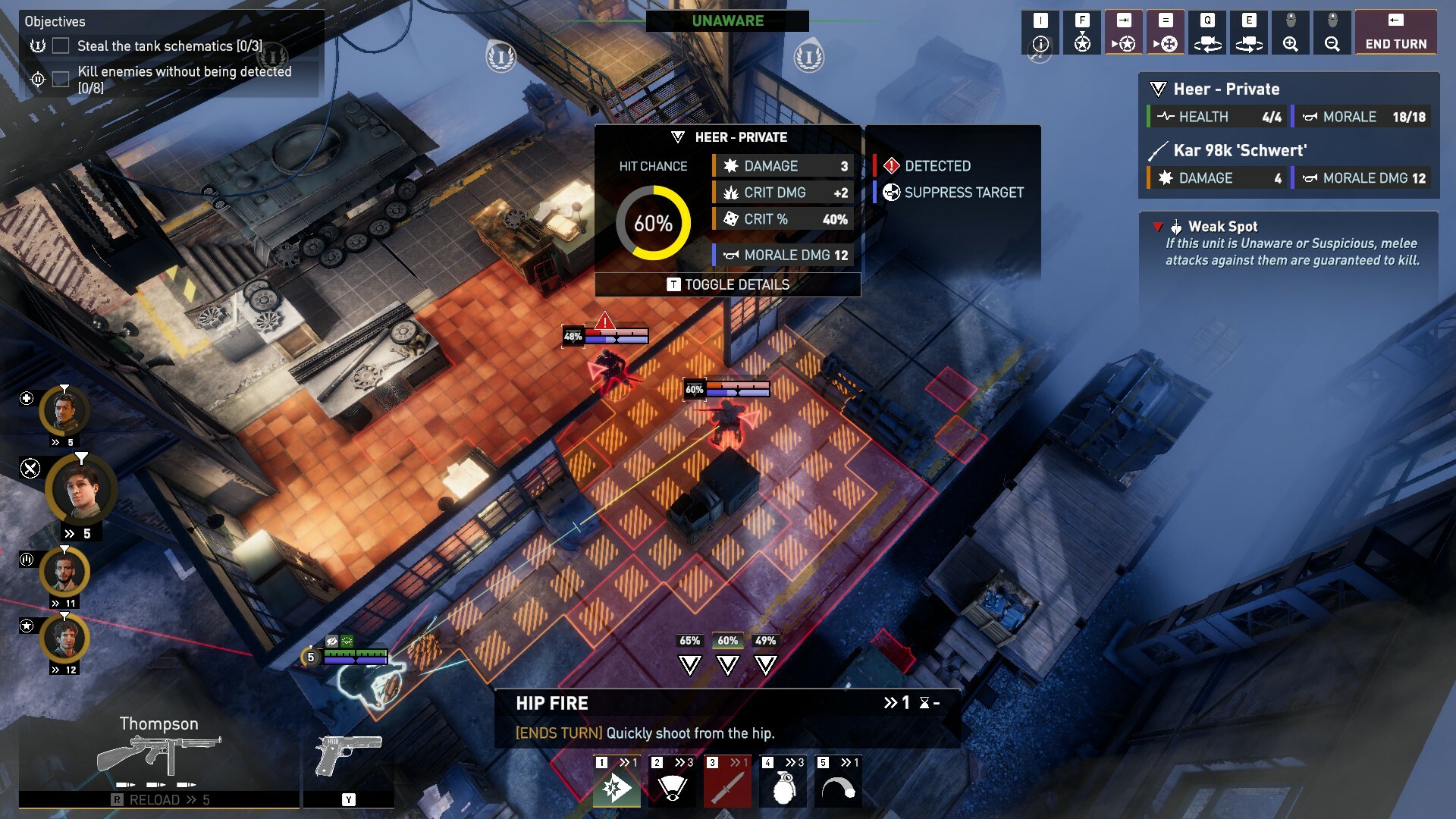The image size is (1456, 819).
Task: Activate the Overwatch ability
Action: [x=671, y=787]
